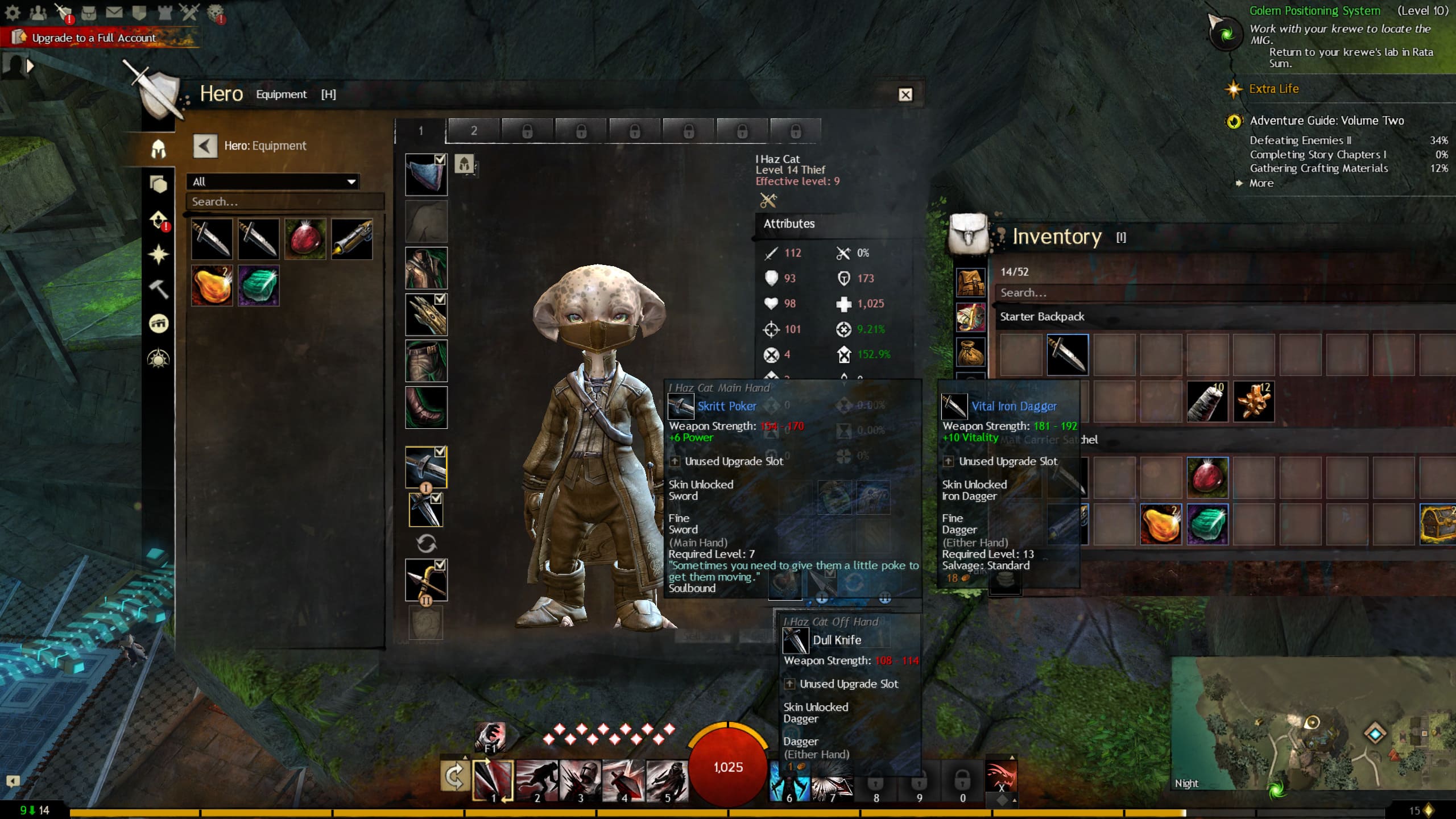The image size is (1456, 819).
Task: Activate weapon skill 2 on the skill bar
Action: pyautogui.click(x=537, y=780)
